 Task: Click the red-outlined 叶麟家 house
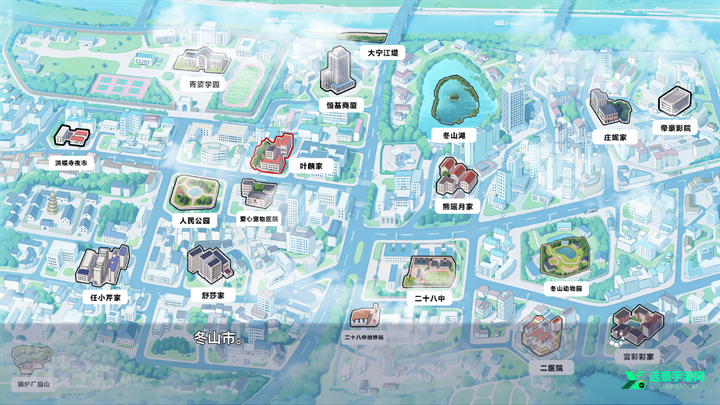[x=272, y=155]
